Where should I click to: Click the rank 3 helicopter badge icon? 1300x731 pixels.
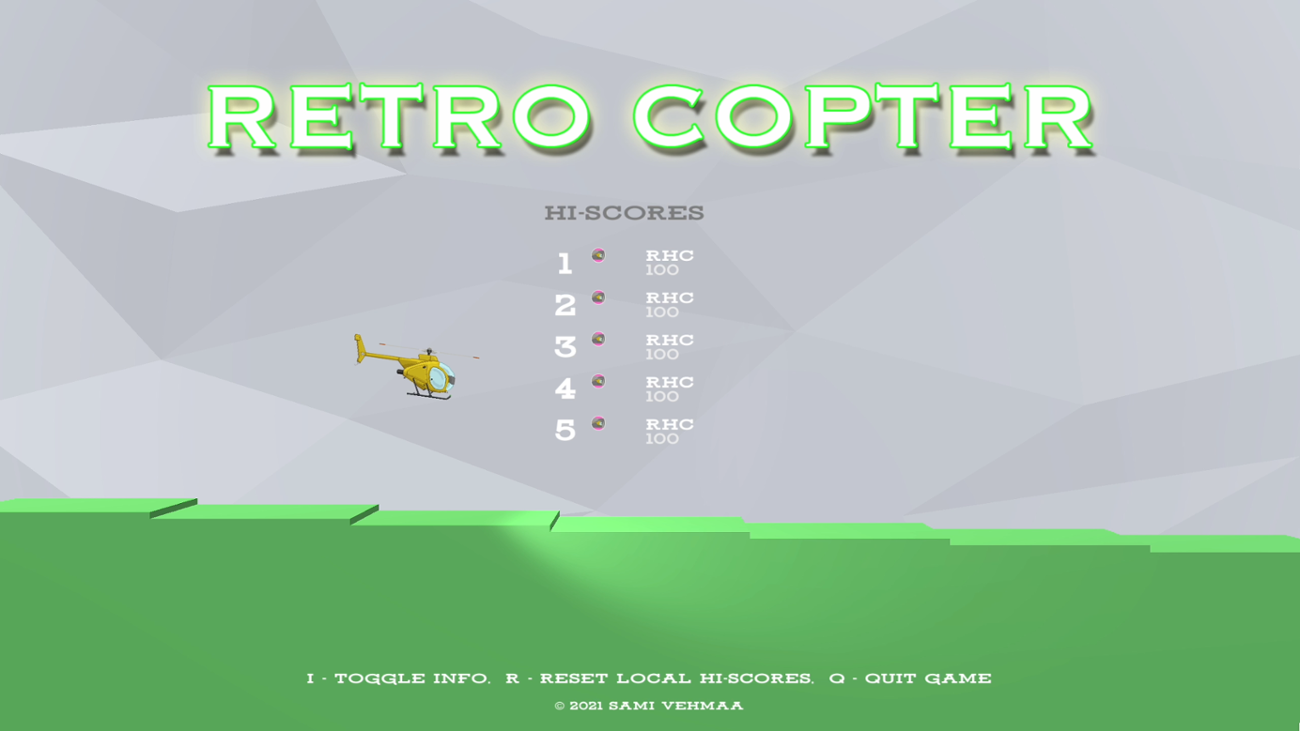(597, 339)
